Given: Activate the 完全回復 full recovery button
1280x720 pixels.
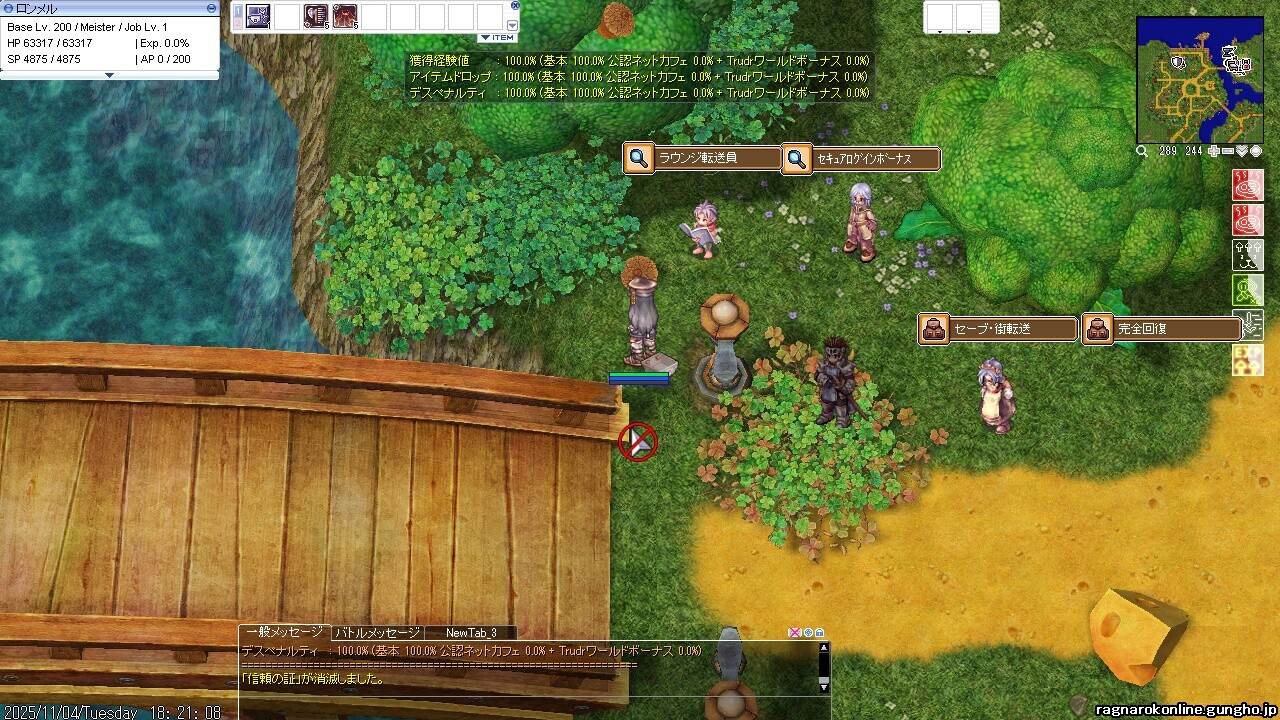Looking at the screenshot, I should click(1162, 329).
